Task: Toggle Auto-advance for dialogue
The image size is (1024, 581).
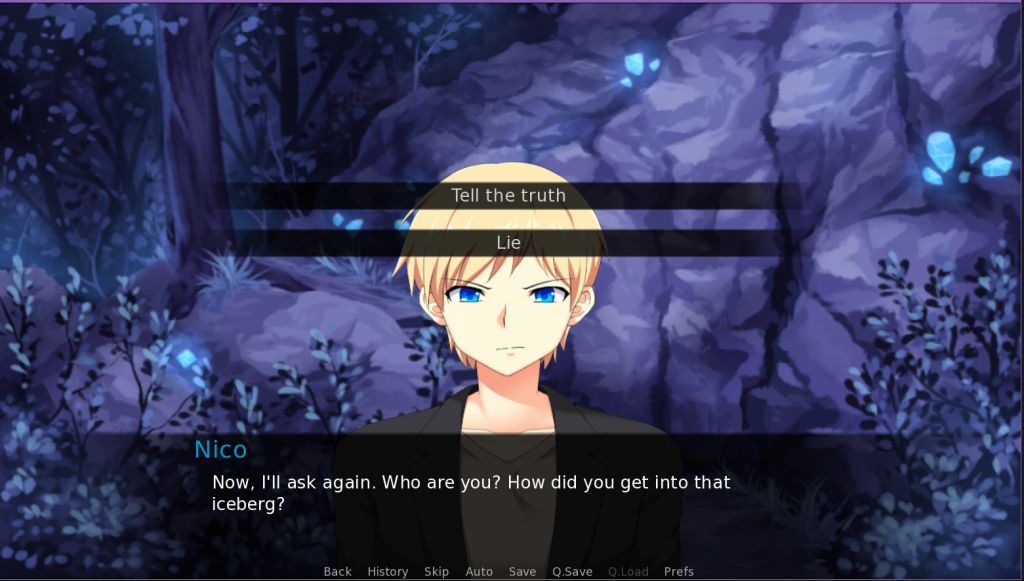Action: (479, 572)
